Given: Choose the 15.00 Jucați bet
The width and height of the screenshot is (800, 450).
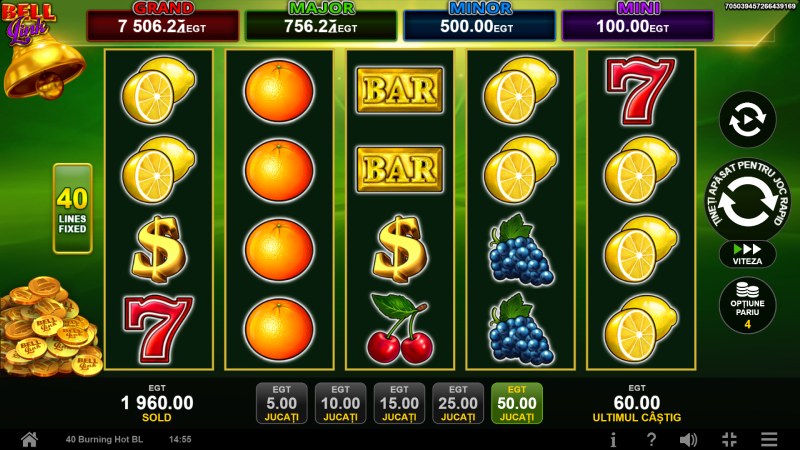Looking at the screenshot, I should click(x=399, y=403).
